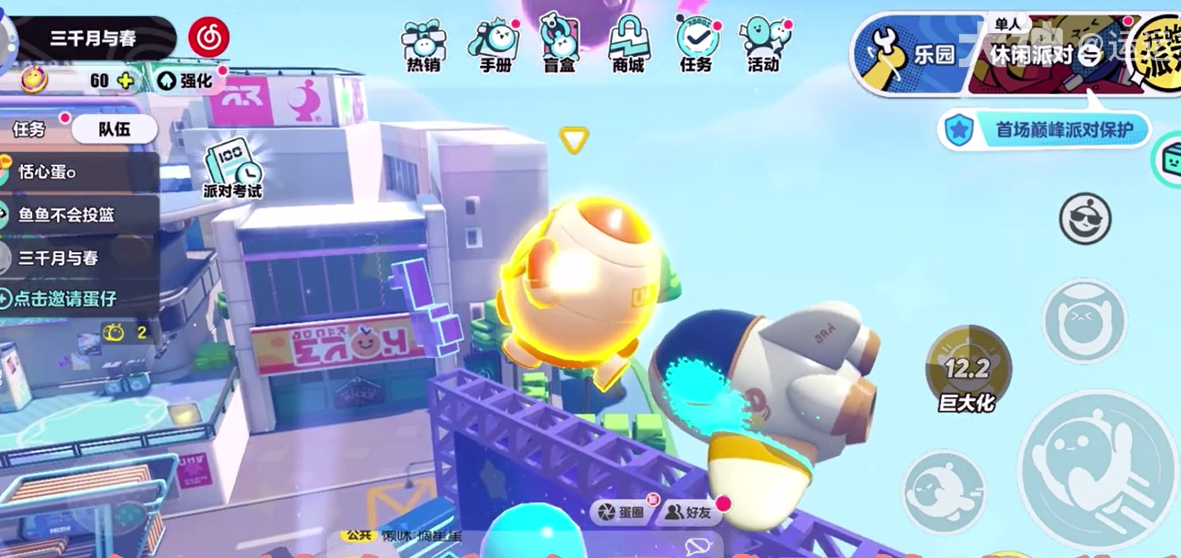Tap the 首场巅峰派对保护 banner
This screenshot has width=1181, height=558.
1045,129
